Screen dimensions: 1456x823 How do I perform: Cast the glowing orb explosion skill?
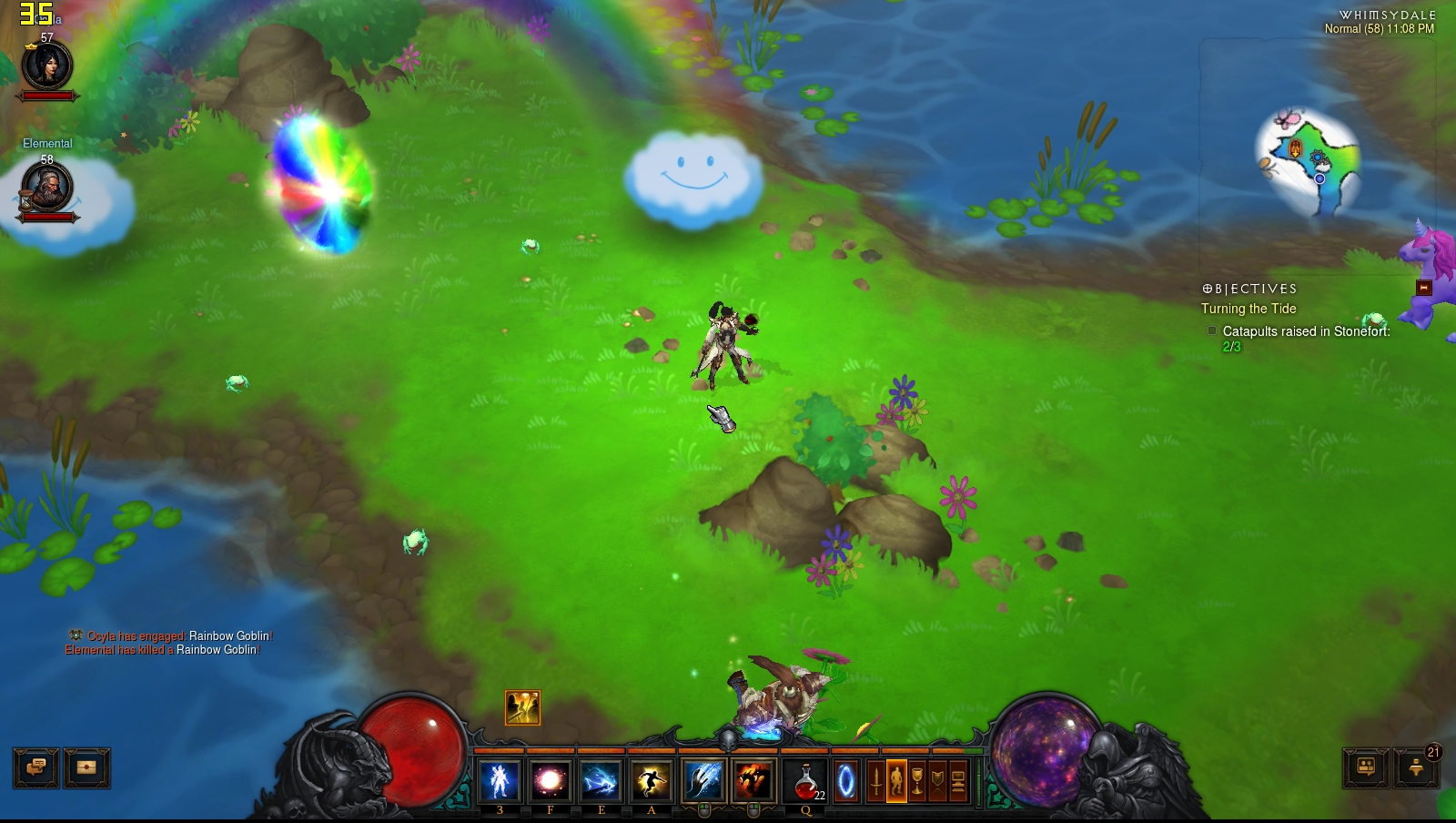pyautogui.click(x=550, y=781)
